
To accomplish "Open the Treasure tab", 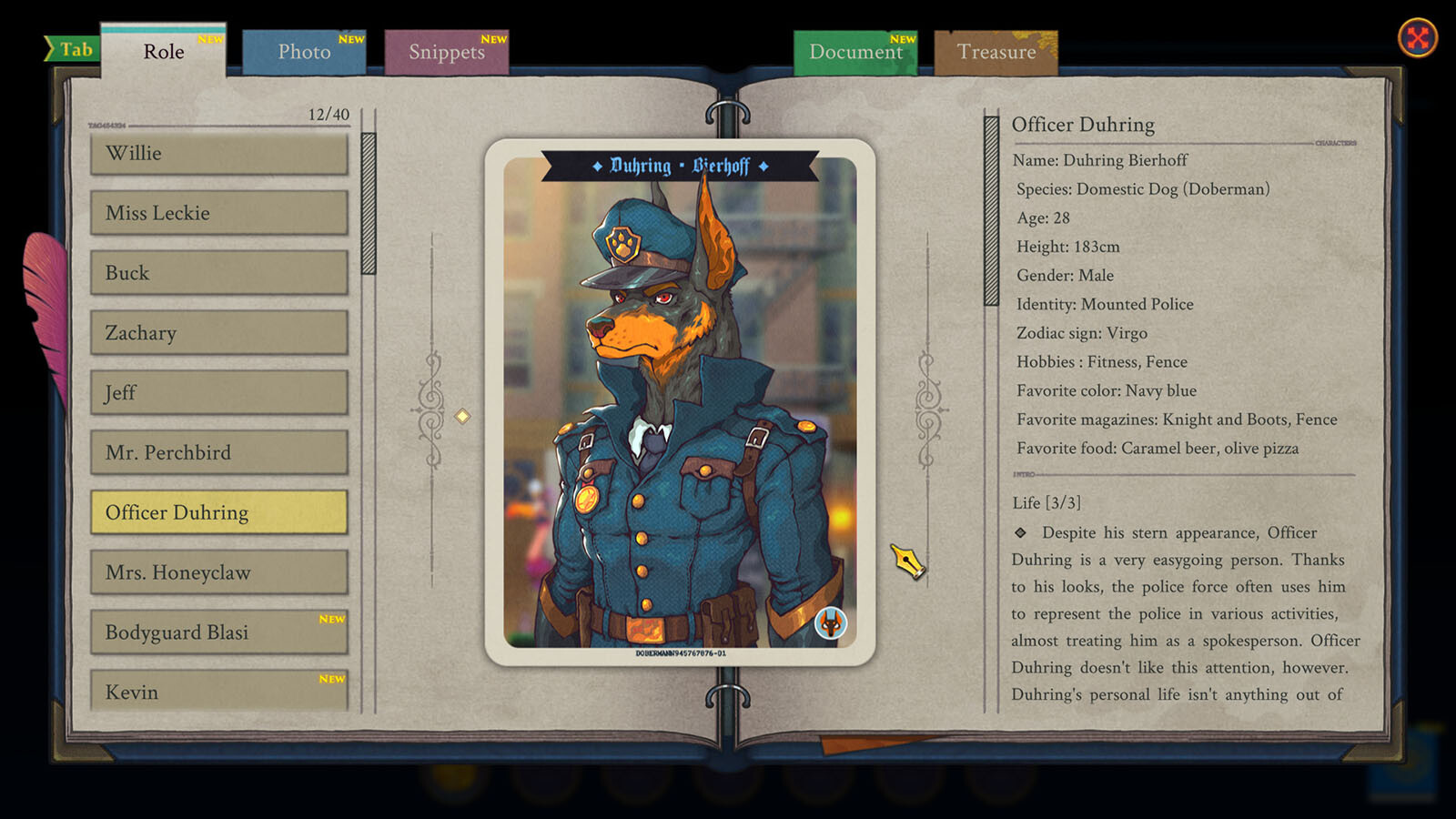I will pyautogui.click(x=996, y=52).
